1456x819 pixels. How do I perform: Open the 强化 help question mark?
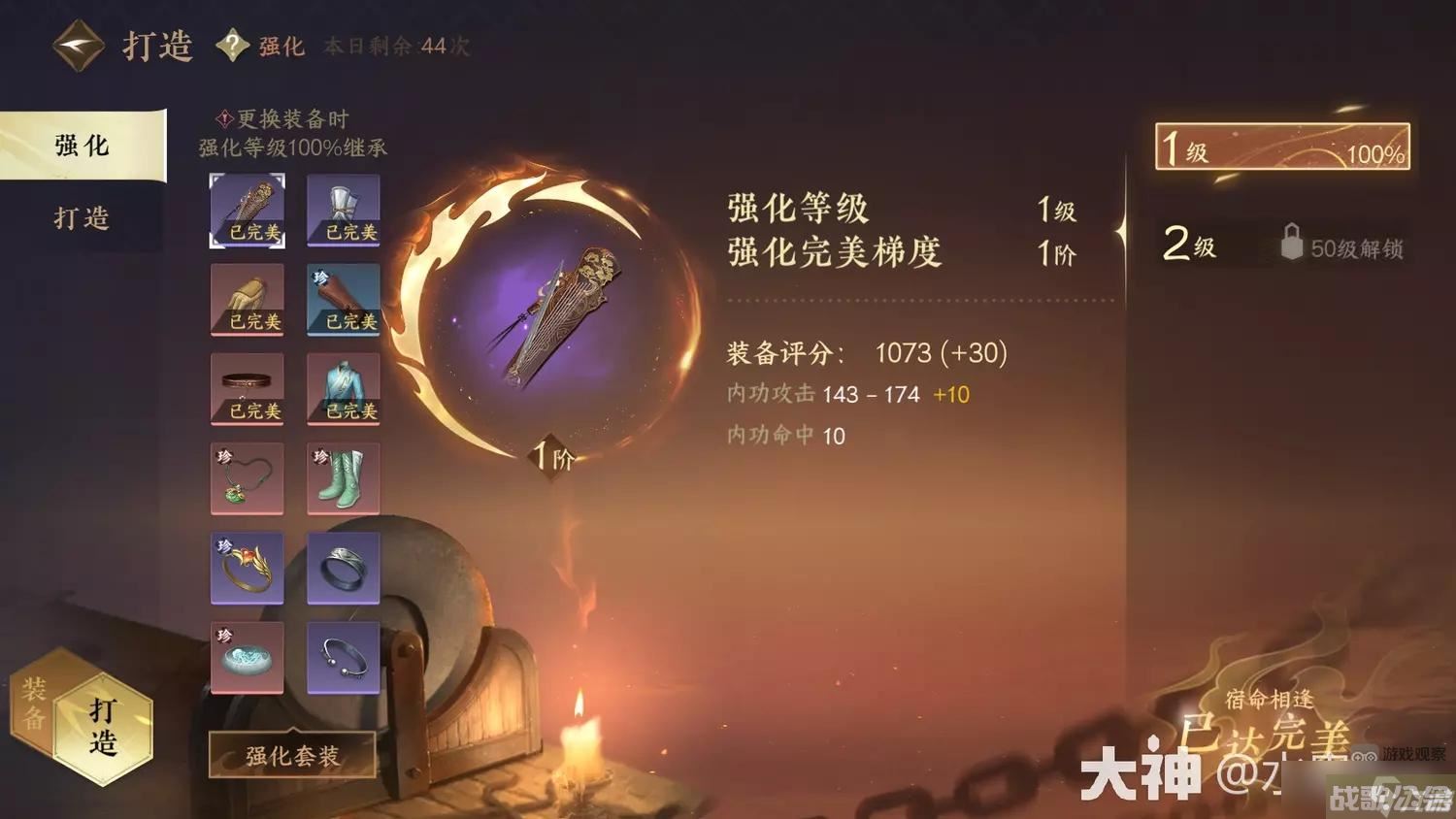(x=233, y=45)
